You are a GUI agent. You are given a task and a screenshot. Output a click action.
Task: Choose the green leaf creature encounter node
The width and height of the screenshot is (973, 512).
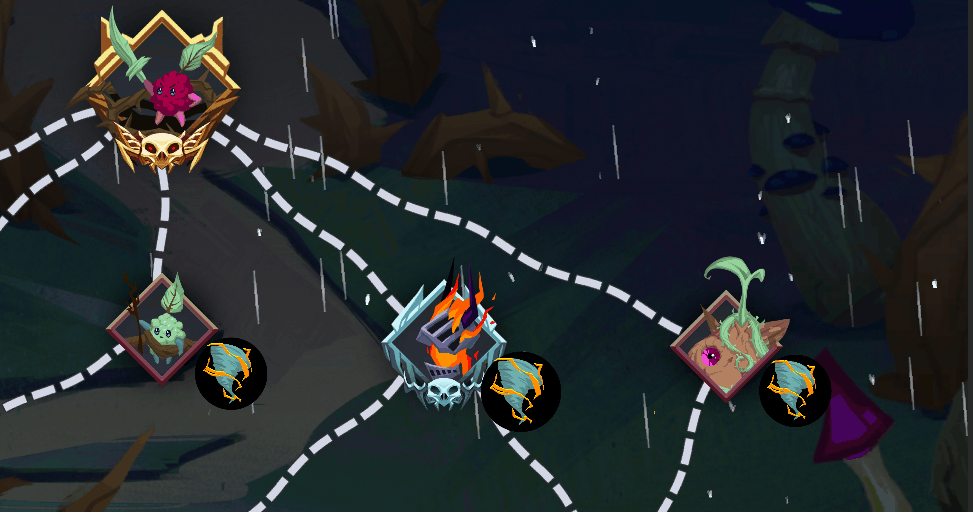coord(161,328)
